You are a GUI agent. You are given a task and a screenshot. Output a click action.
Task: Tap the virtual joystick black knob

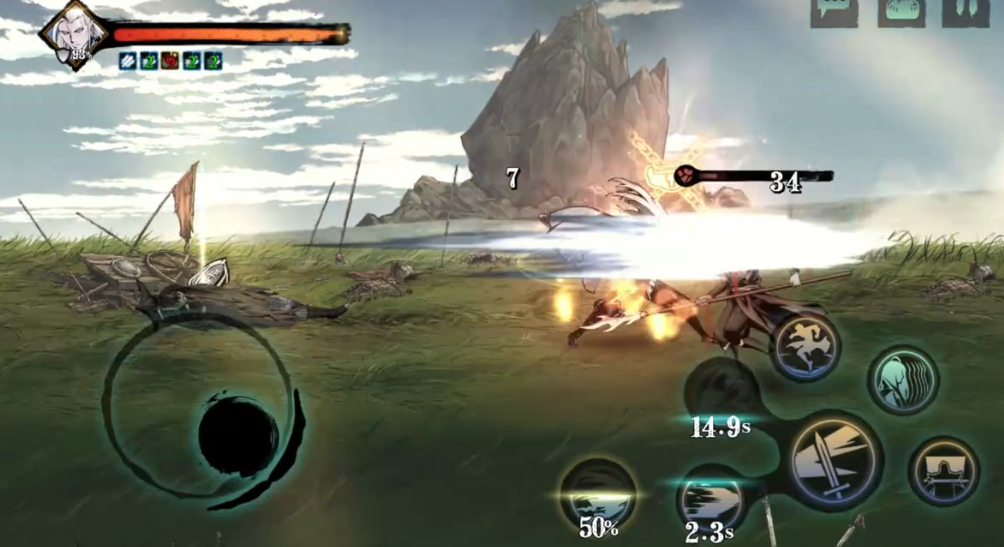click(x=238, y=434)
